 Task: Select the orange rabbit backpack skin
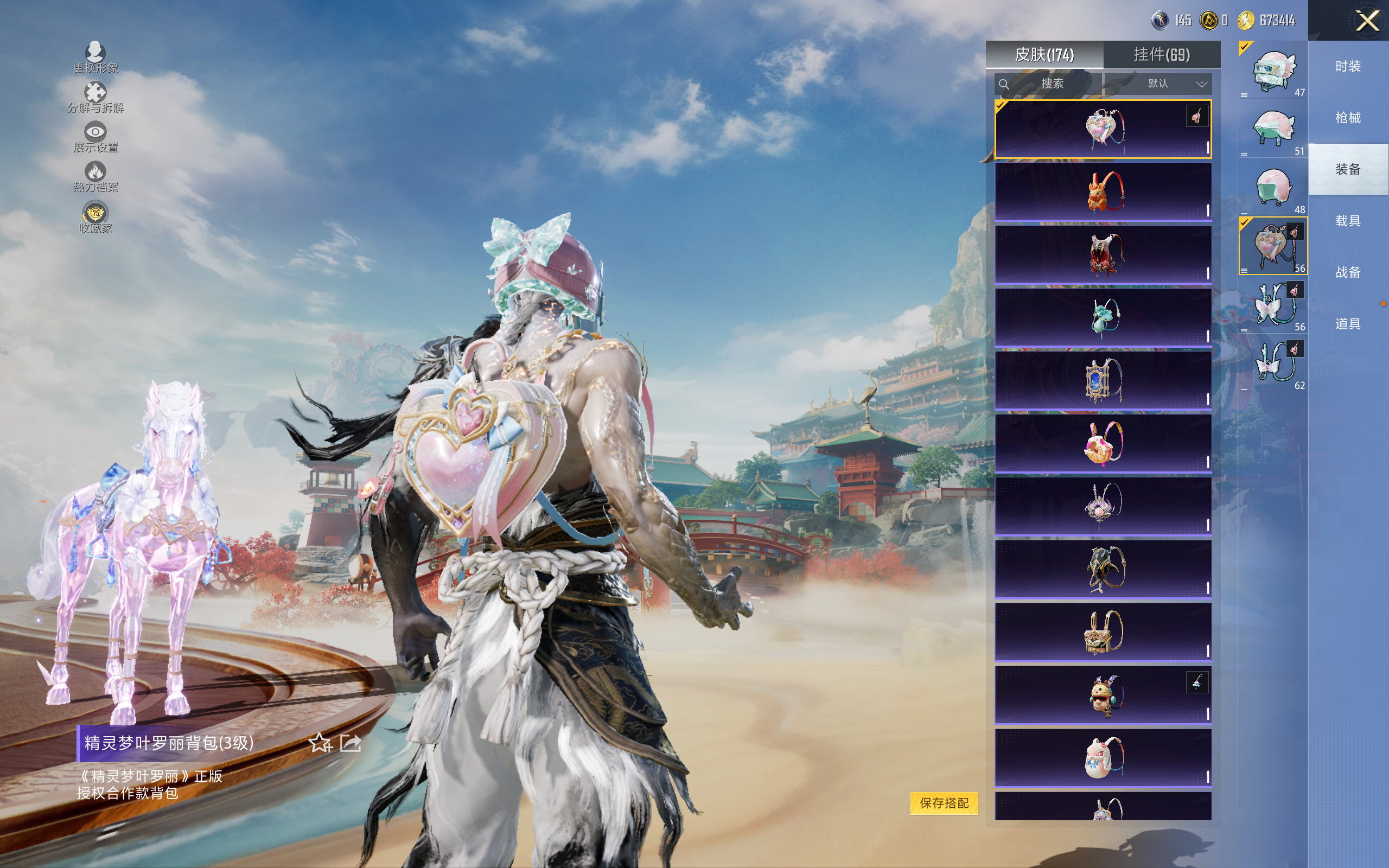[x=1103, y=192]
